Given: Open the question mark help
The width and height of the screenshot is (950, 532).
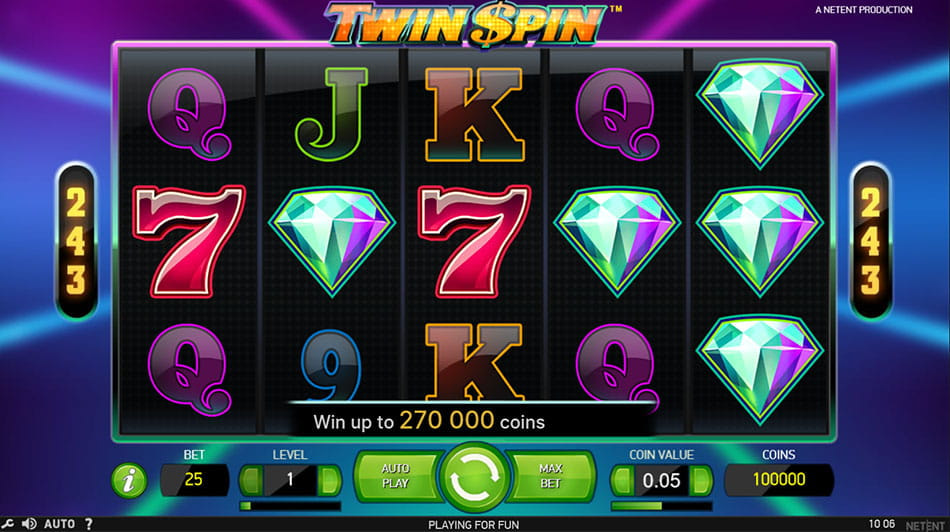Looking at the screenshot, I should pyautogui.click(x=89, y=523).
